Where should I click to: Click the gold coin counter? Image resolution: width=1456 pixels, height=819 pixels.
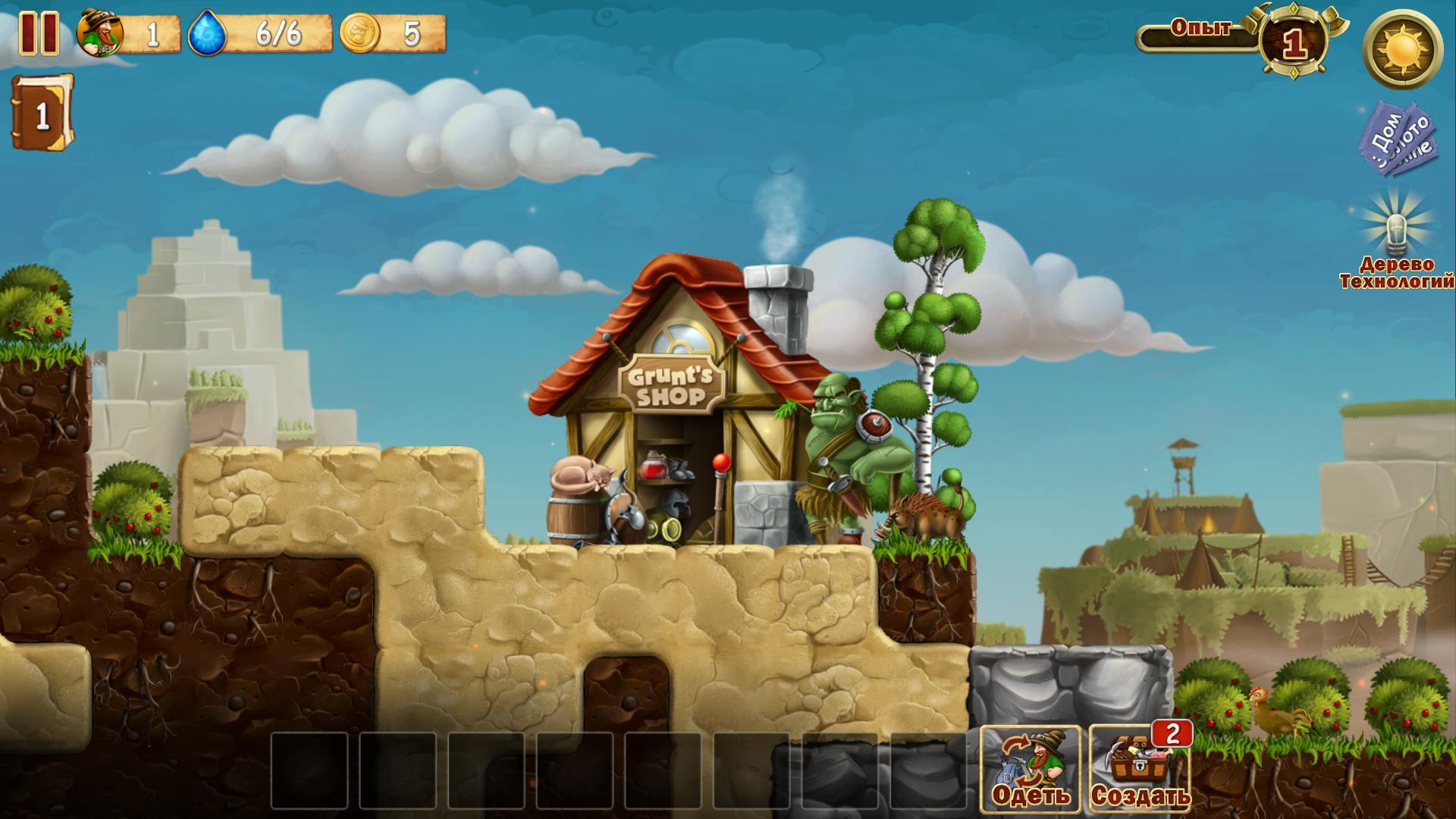(x=393, y=34)
